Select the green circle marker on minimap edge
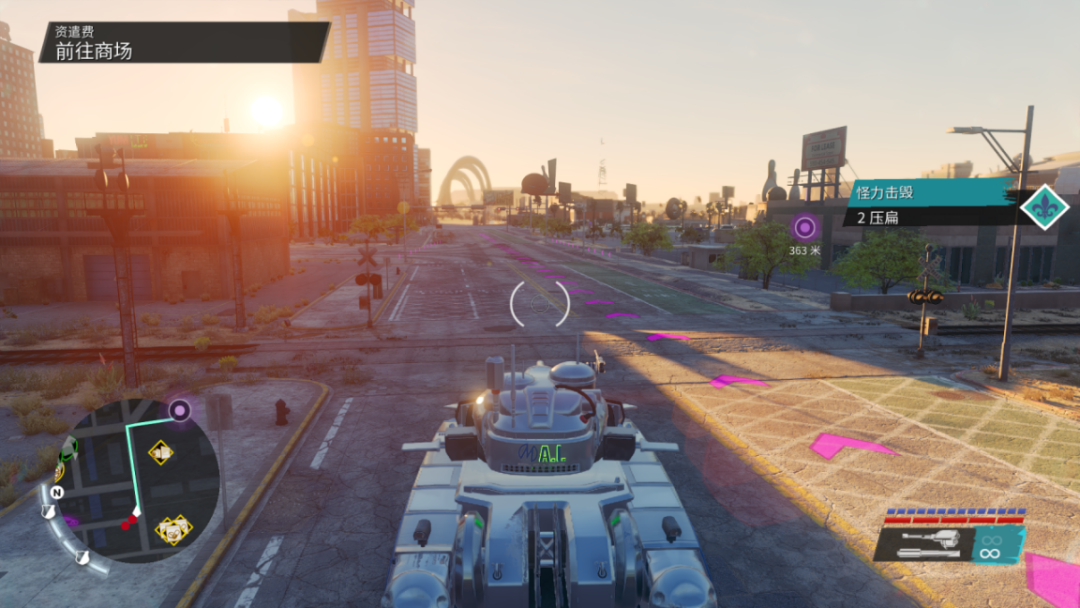Image resolution: width=1080 pixels, height=608 pixels. pyautogui.click(x=70, y=448)
